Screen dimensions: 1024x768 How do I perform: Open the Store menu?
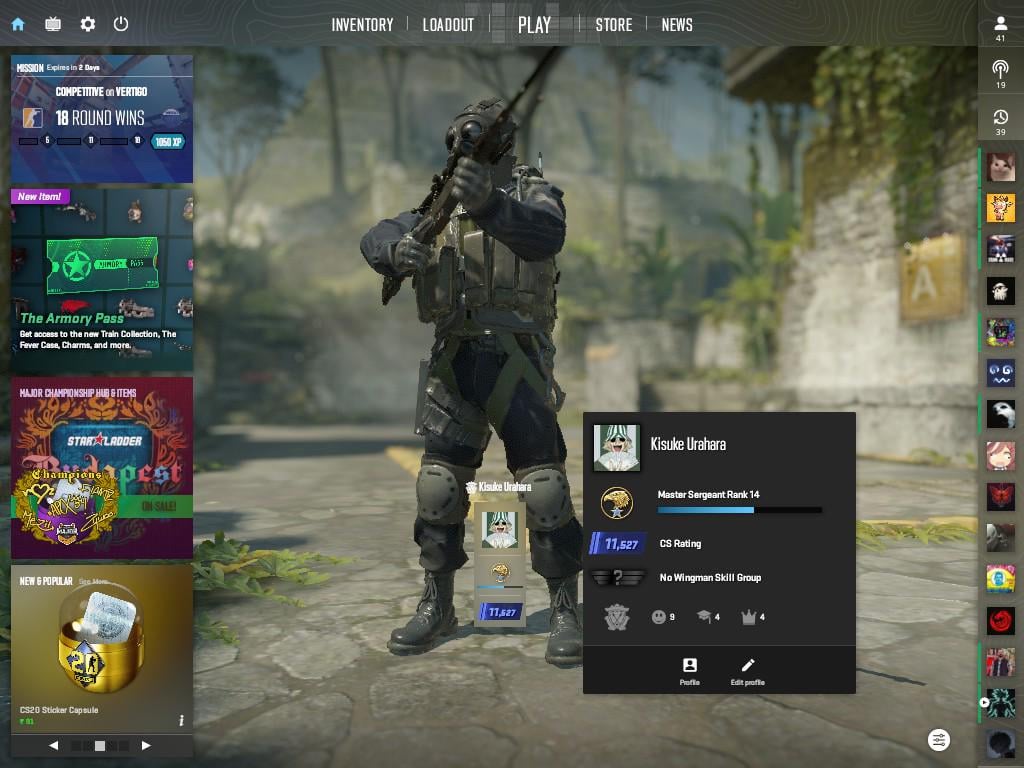pos(613,25)
